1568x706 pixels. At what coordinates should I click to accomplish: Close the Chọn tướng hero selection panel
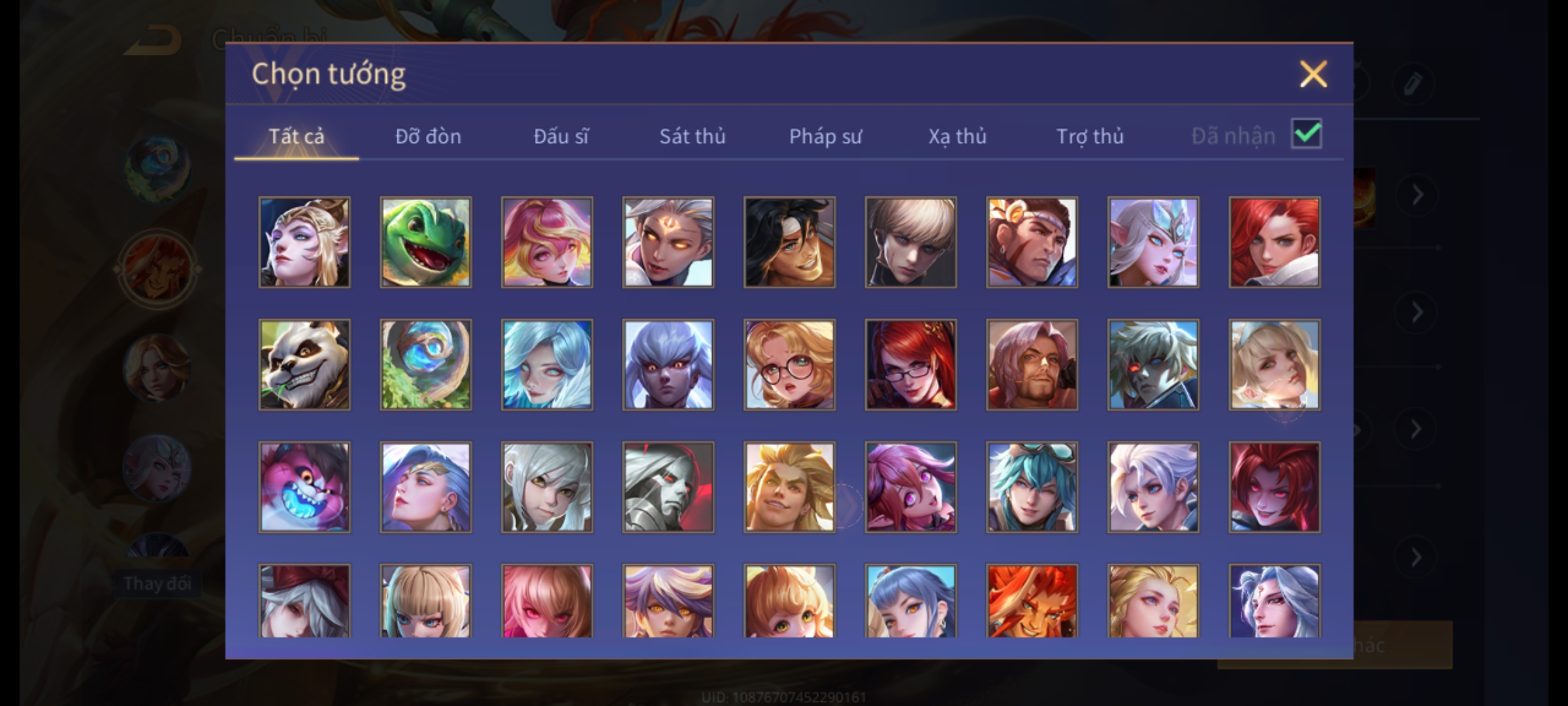click(x=1313, y=74)
